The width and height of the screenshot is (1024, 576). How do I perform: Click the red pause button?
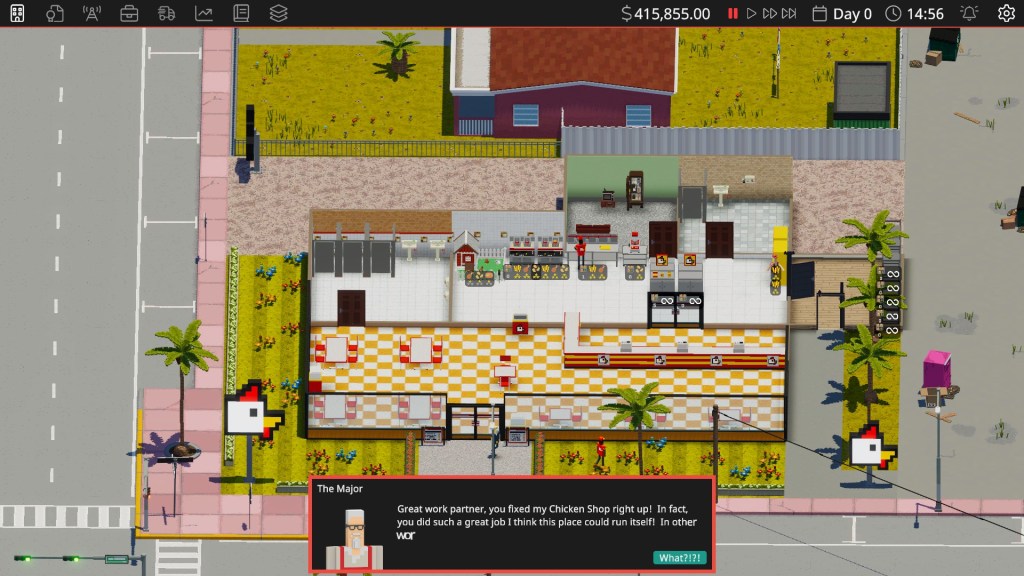733,13
